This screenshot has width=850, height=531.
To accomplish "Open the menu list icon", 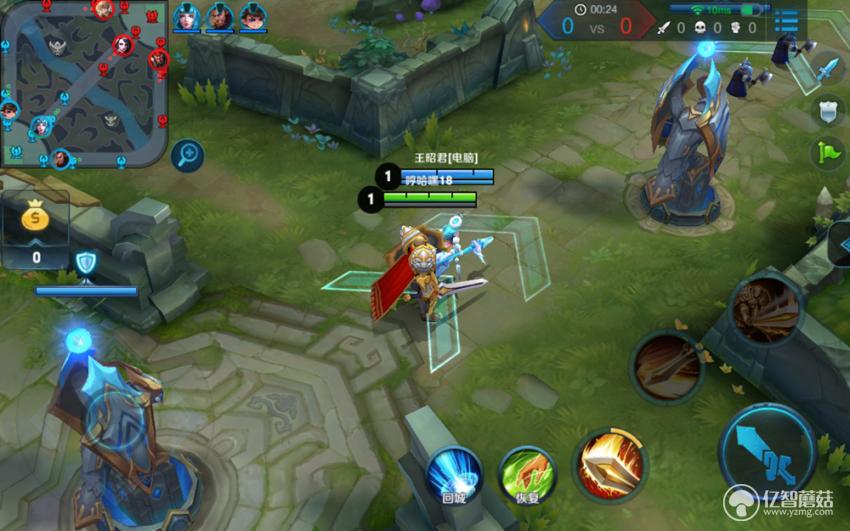I will coord(787,22).
